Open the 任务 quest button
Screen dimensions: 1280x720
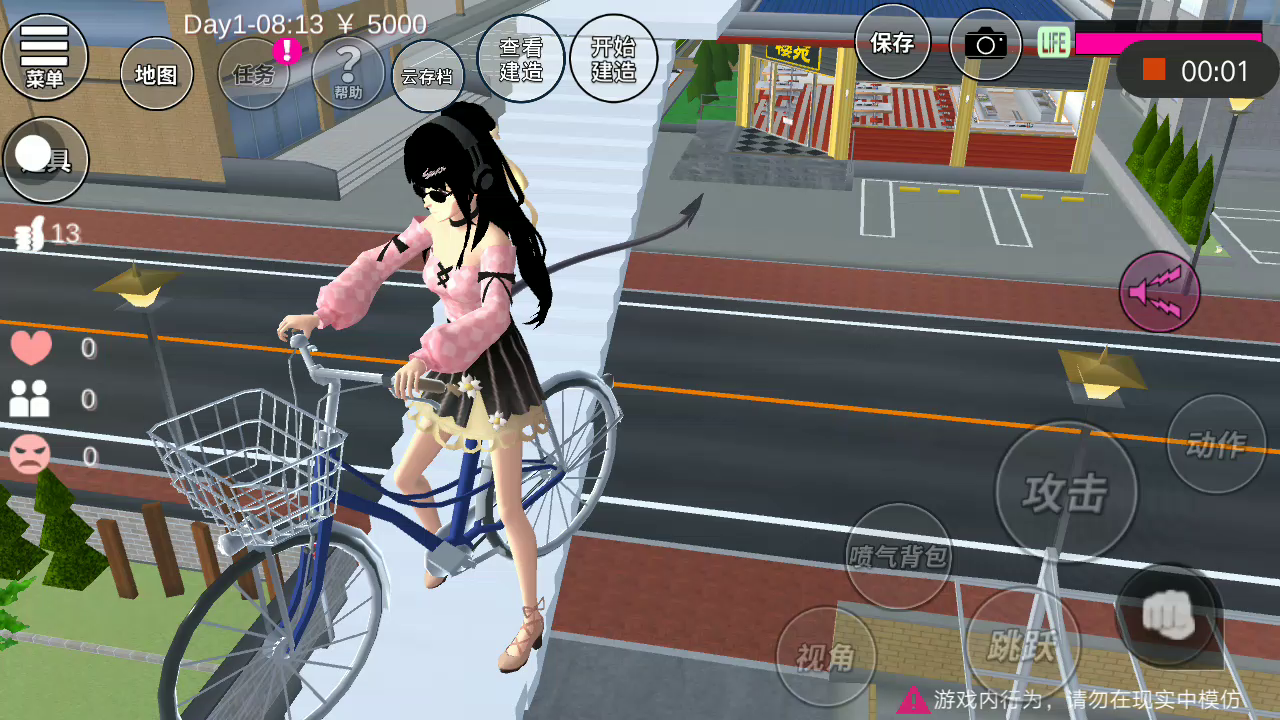pyautogui.click(x=254, y=73)
